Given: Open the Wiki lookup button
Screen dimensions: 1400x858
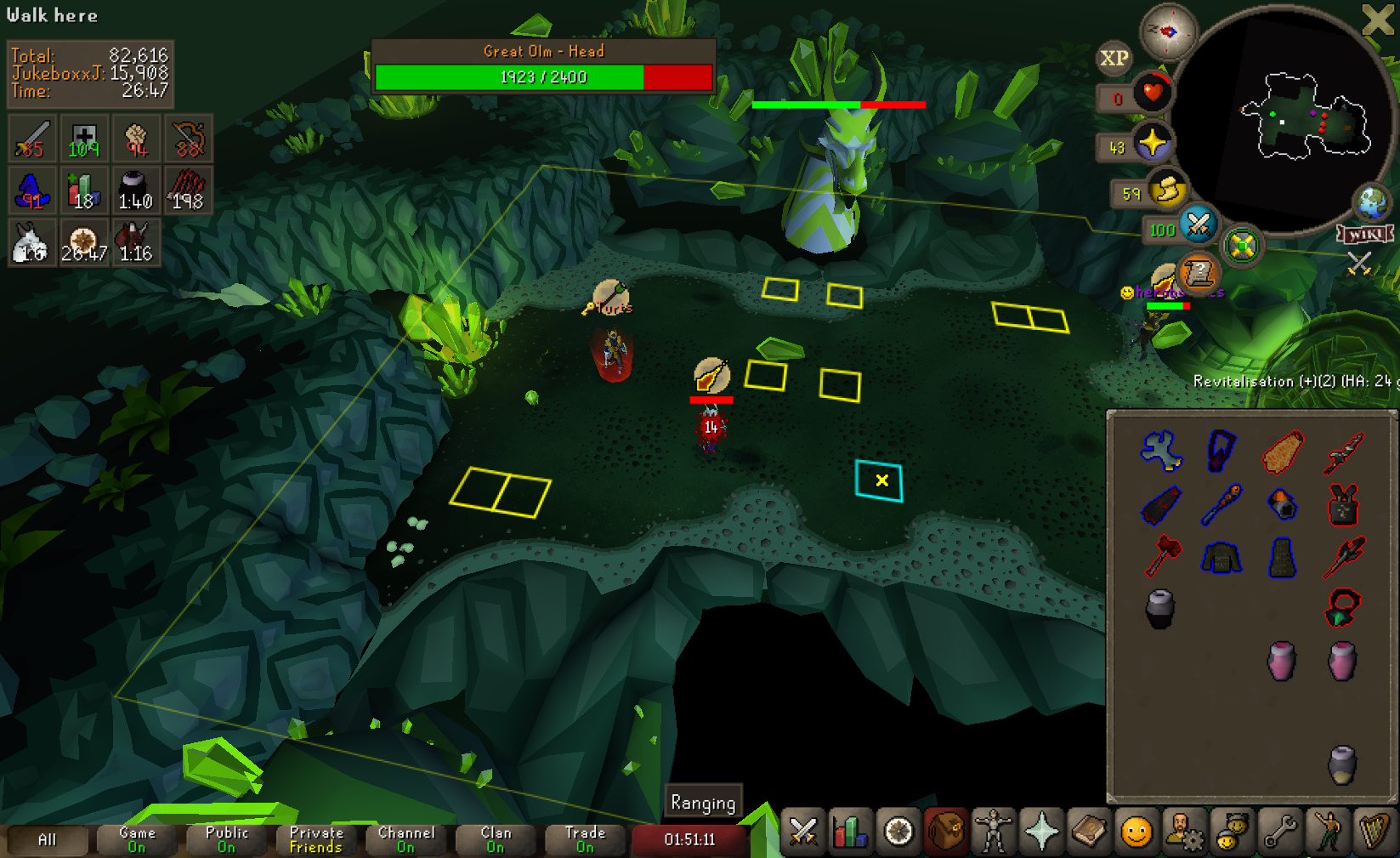Looking at the screenshot, I should pos(1365,234).
